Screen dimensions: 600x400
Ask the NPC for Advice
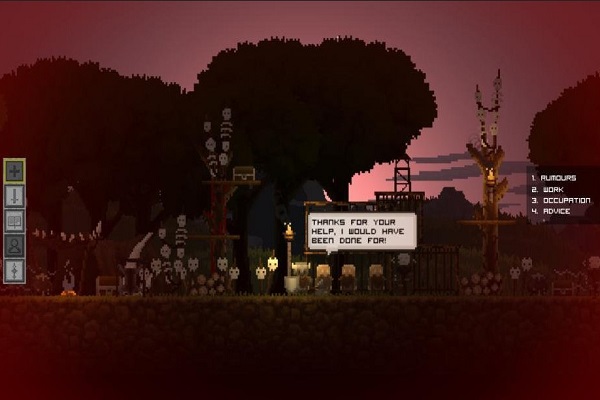(x=554, y=211)
